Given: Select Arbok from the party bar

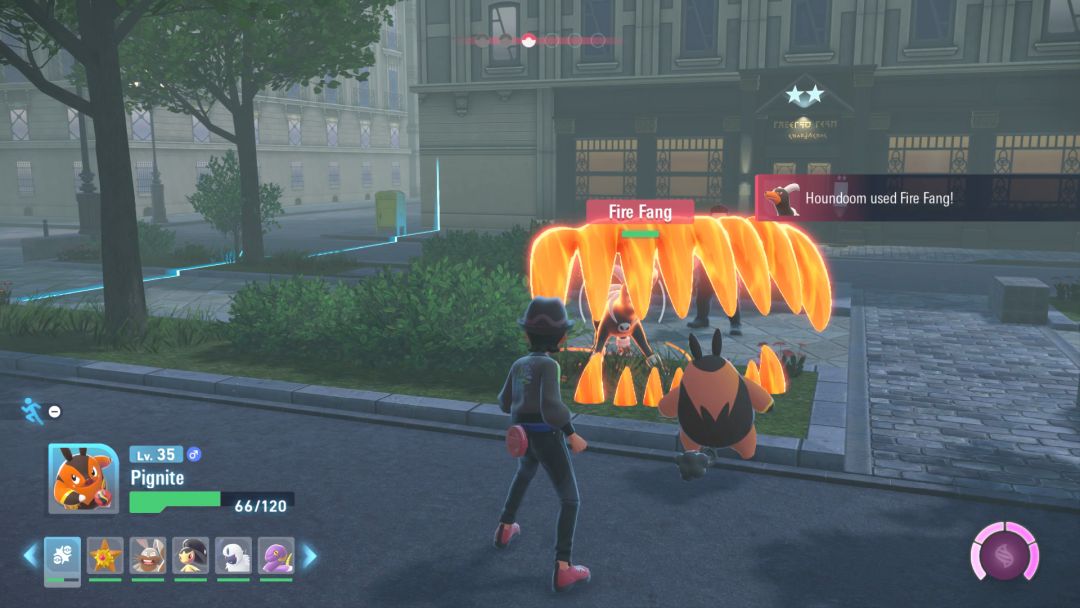Looking at the screenshot, I should (x=276, y=557).
